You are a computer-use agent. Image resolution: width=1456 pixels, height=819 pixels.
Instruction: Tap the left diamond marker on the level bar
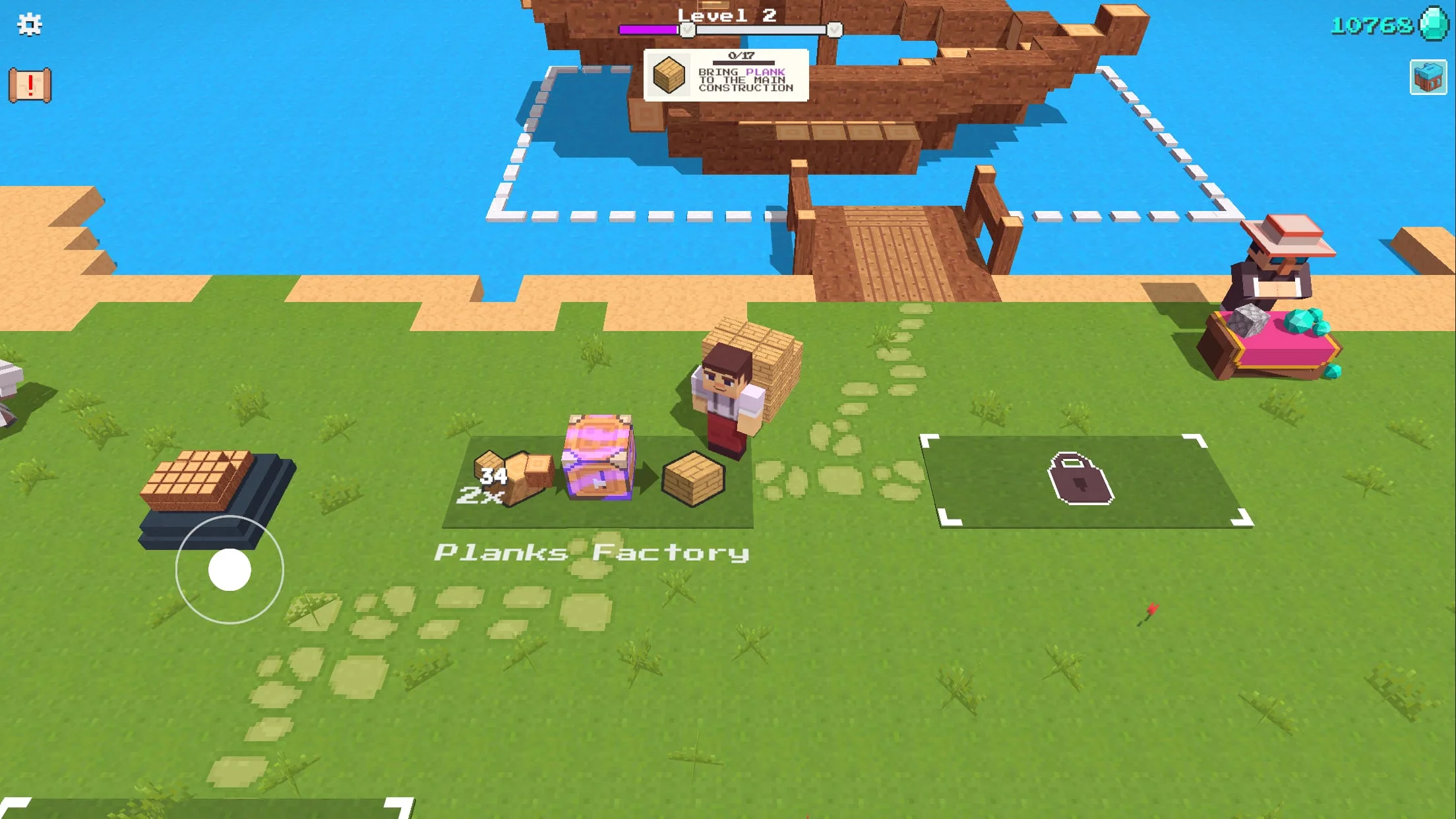click(x=687, y=29)
